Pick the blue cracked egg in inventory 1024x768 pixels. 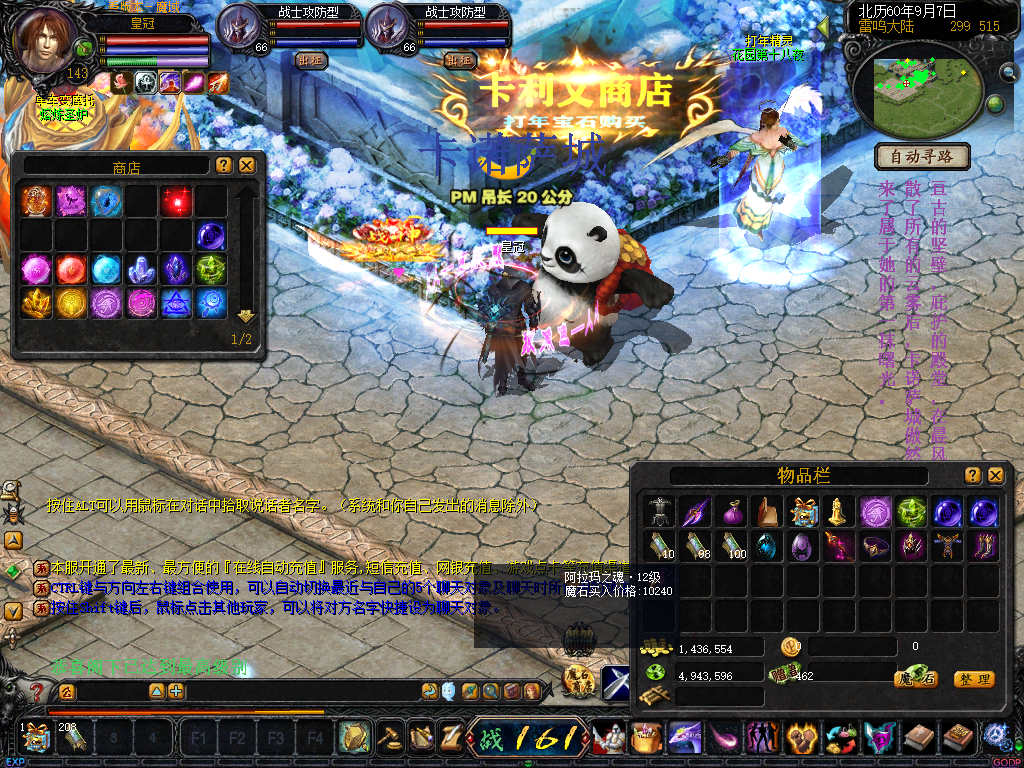coord(768,546)
